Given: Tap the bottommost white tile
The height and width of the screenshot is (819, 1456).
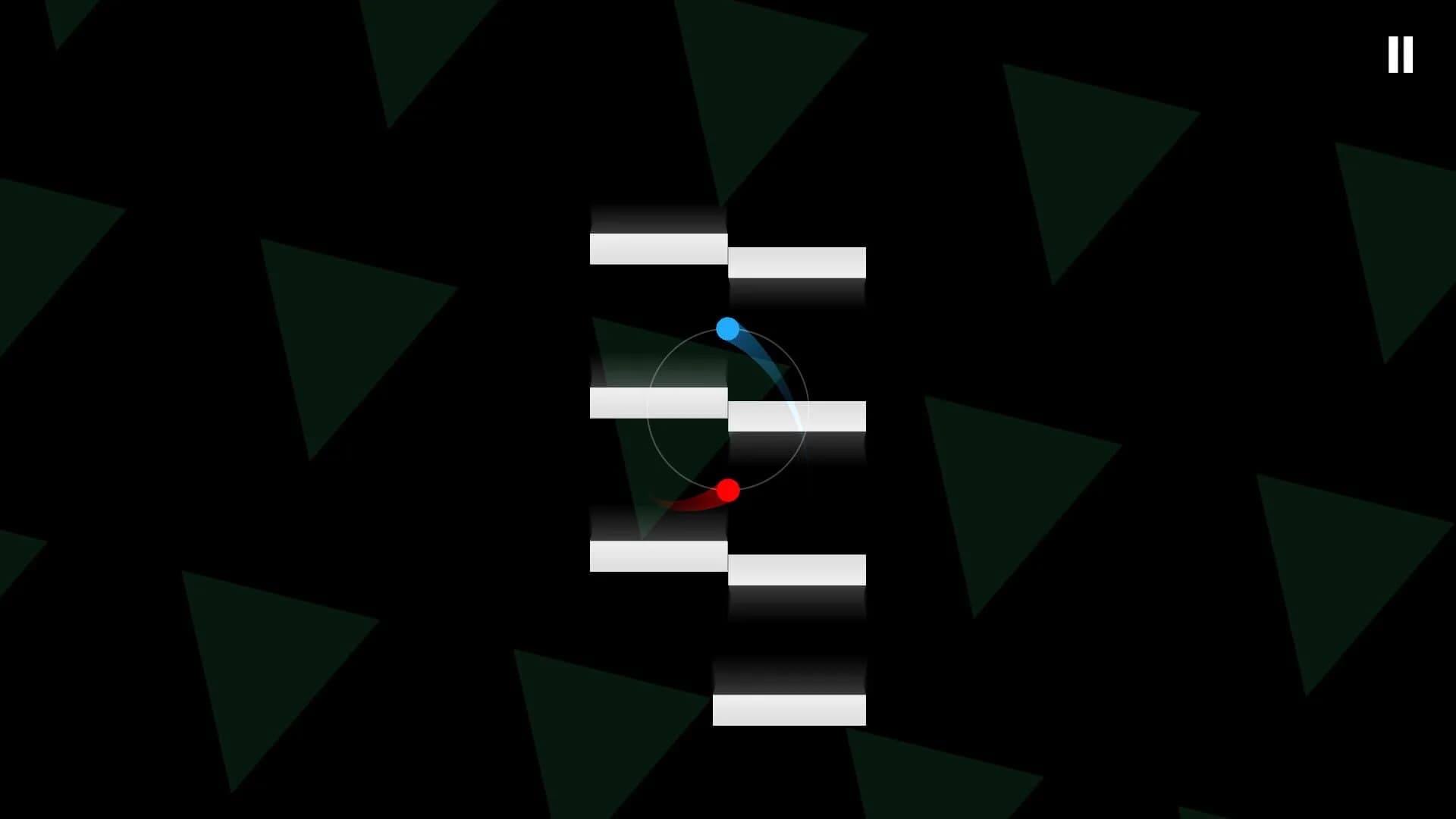Looking at the screenshot, I should (789, 709).
